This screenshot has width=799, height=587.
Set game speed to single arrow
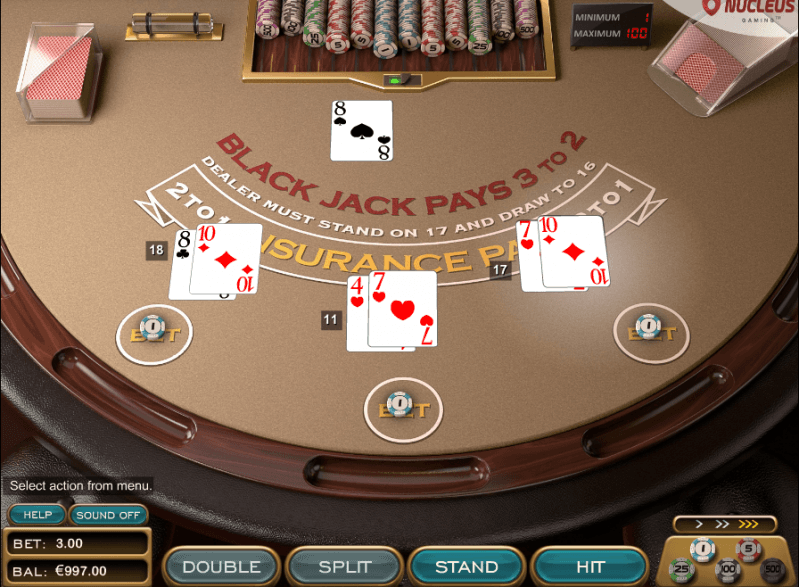(701, 524)
